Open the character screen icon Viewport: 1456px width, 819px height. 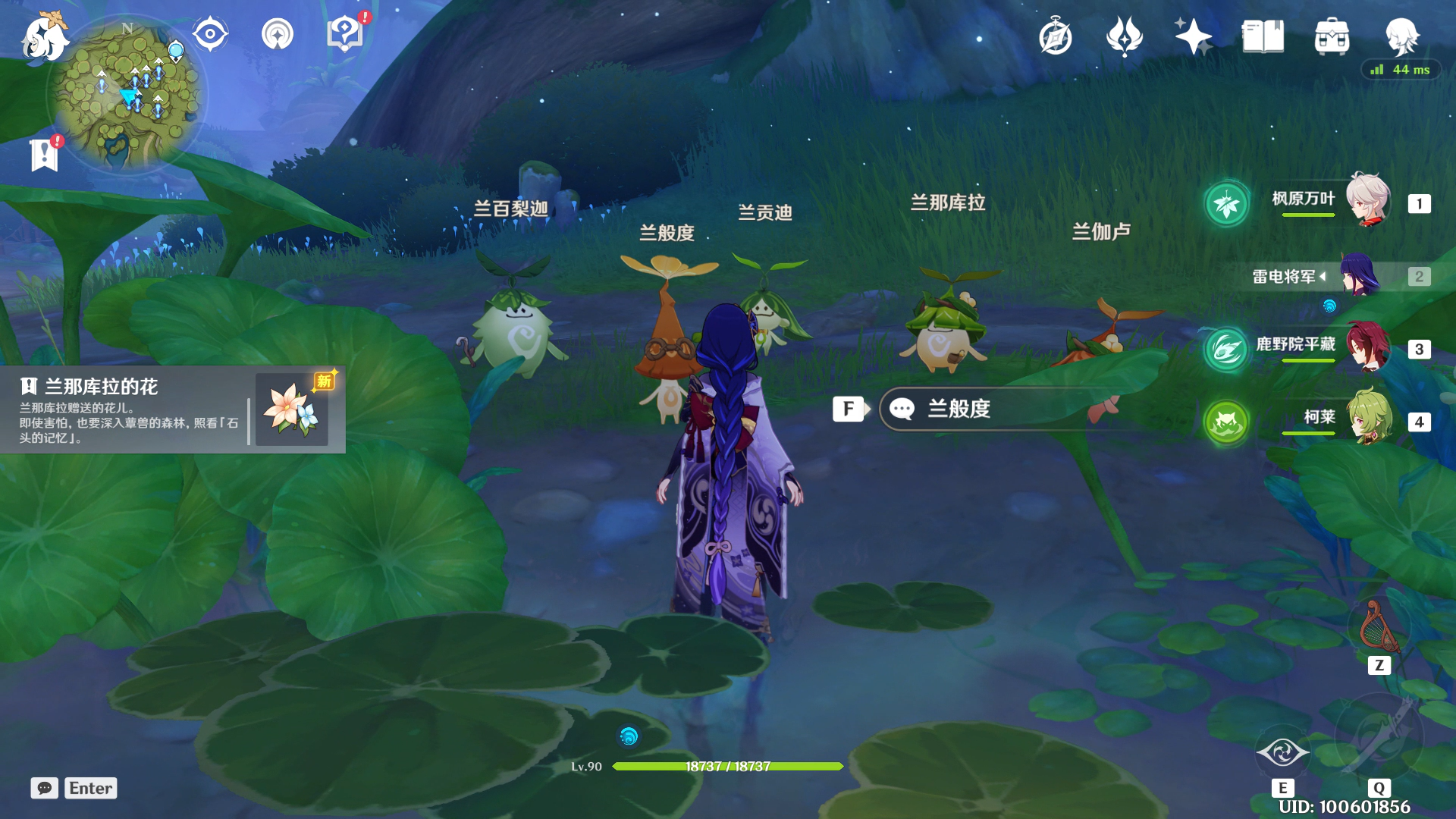tap(1401, 35)
